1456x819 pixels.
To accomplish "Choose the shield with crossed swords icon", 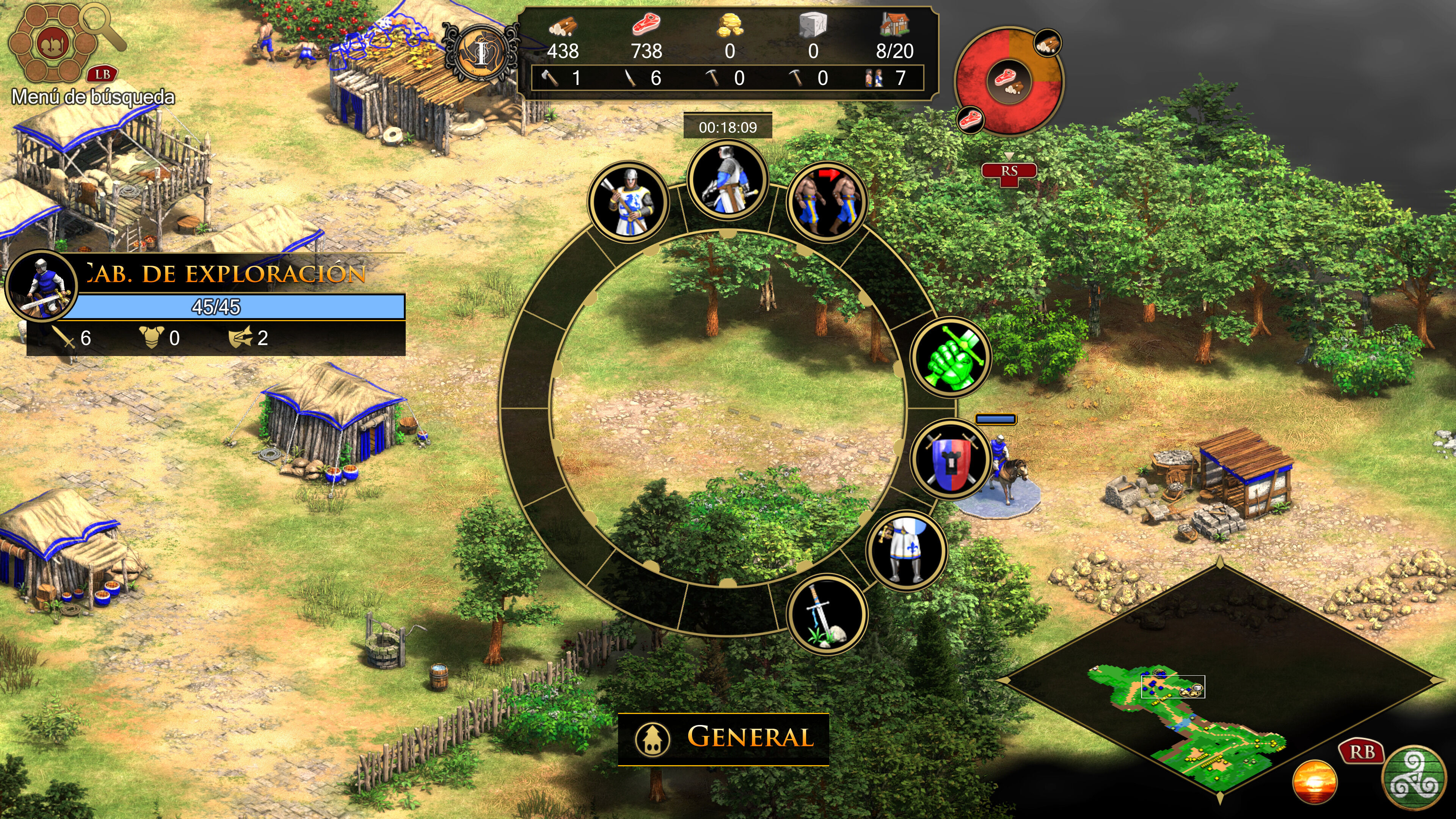I will point(951,459).
